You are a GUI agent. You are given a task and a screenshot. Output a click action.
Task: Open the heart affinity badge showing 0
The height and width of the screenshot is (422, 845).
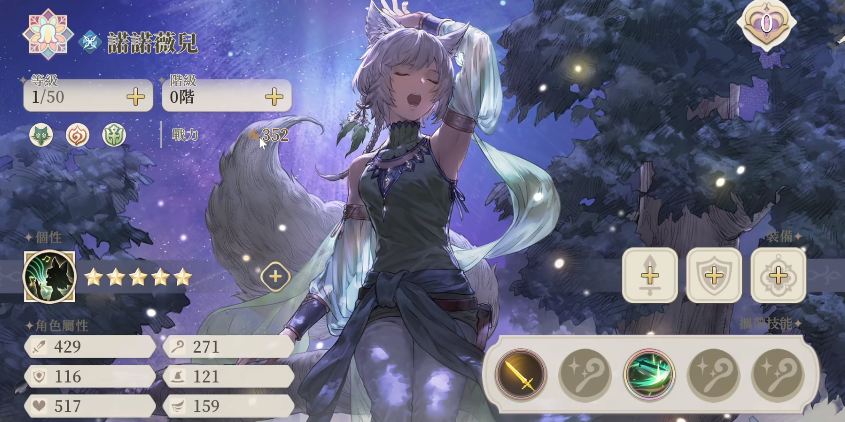[766, 22]
